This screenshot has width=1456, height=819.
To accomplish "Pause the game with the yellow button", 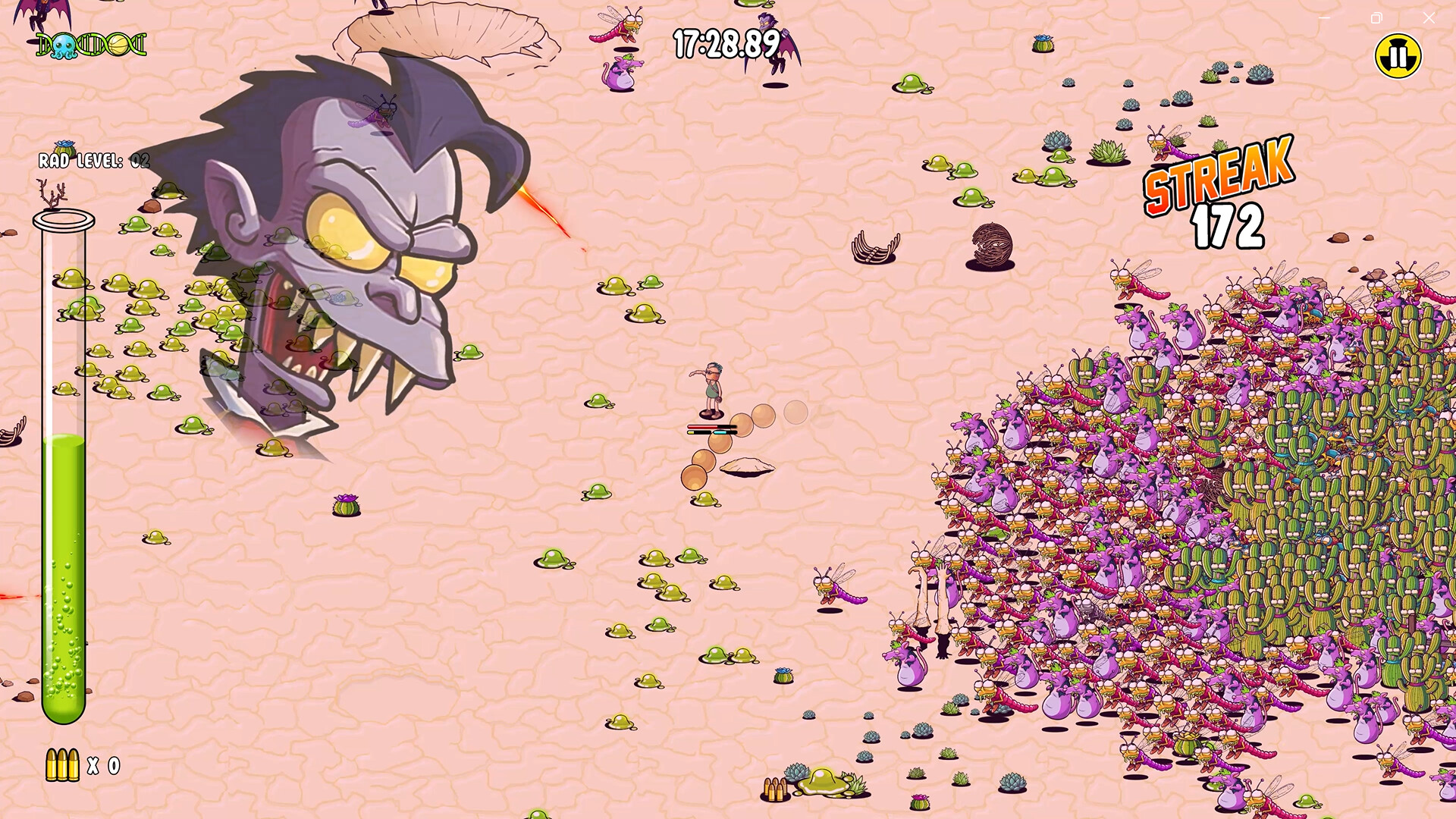I will pyautogui.click(x=1398, y=55).
